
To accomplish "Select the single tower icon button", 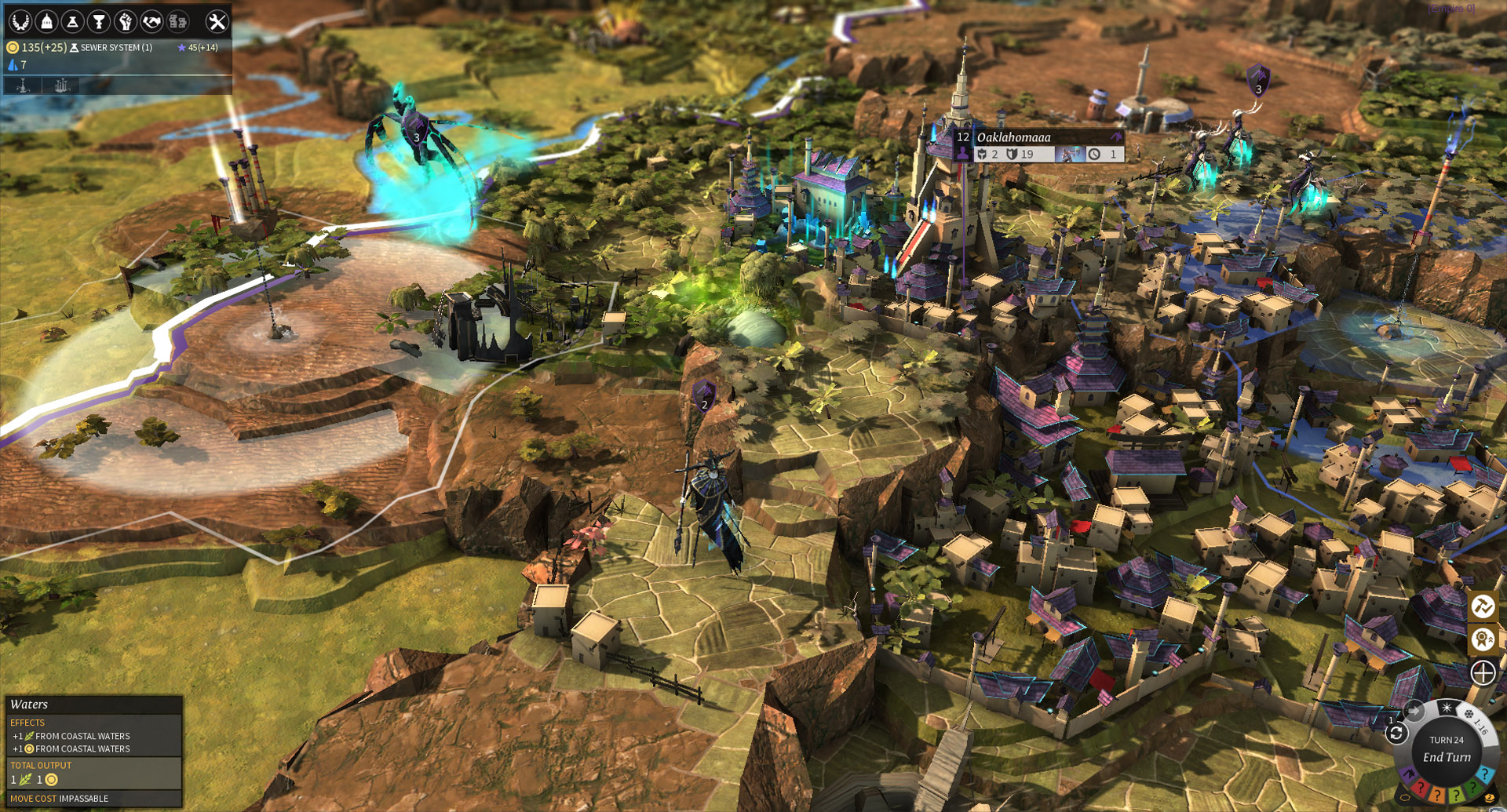I will pyautogui.click(x=24, y=86).
